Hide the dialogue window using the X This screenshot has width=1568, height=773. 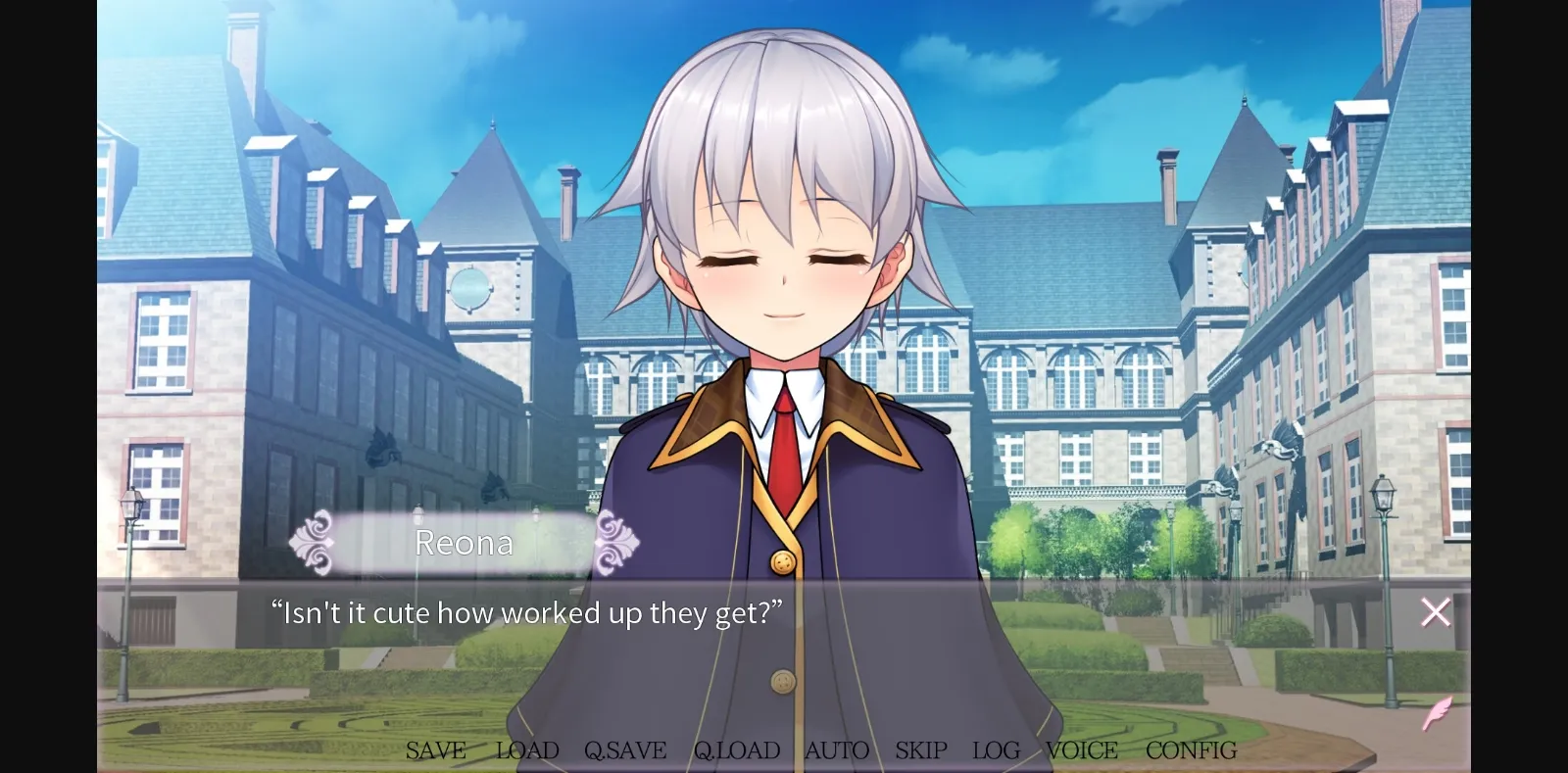(x=1435, y=611)
